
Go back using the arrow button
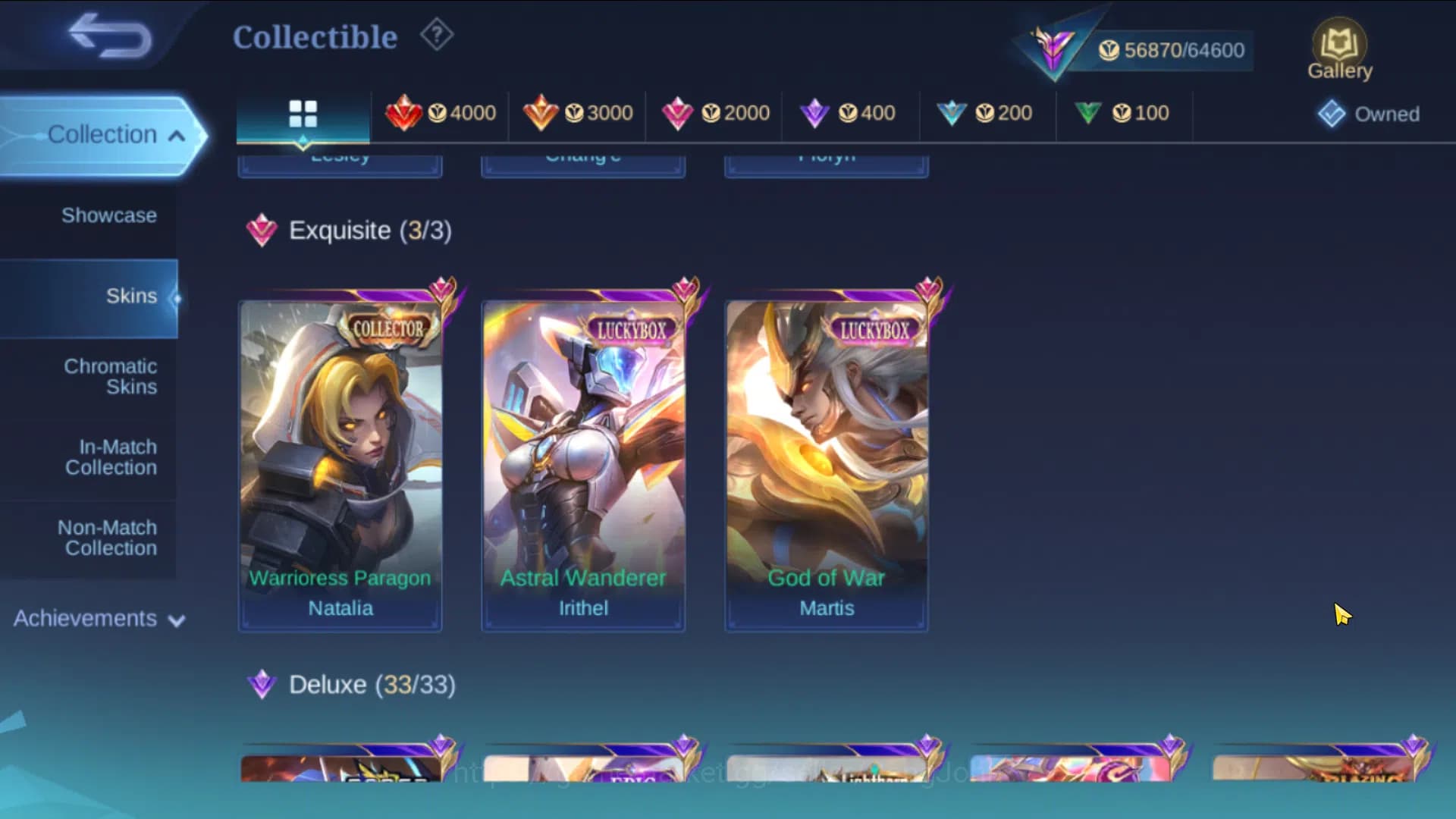click(x=106, y=36)
